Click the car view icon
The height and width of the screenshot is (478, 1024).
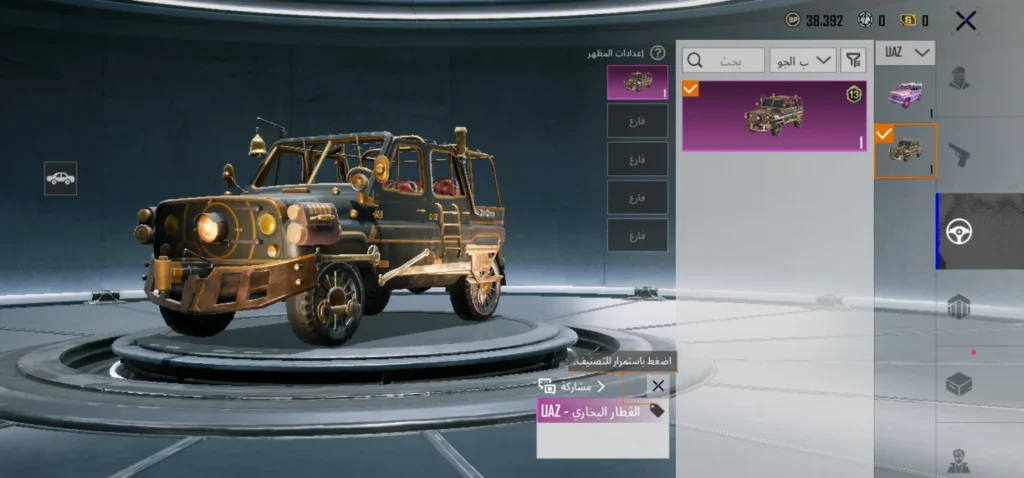click(60, 178)
